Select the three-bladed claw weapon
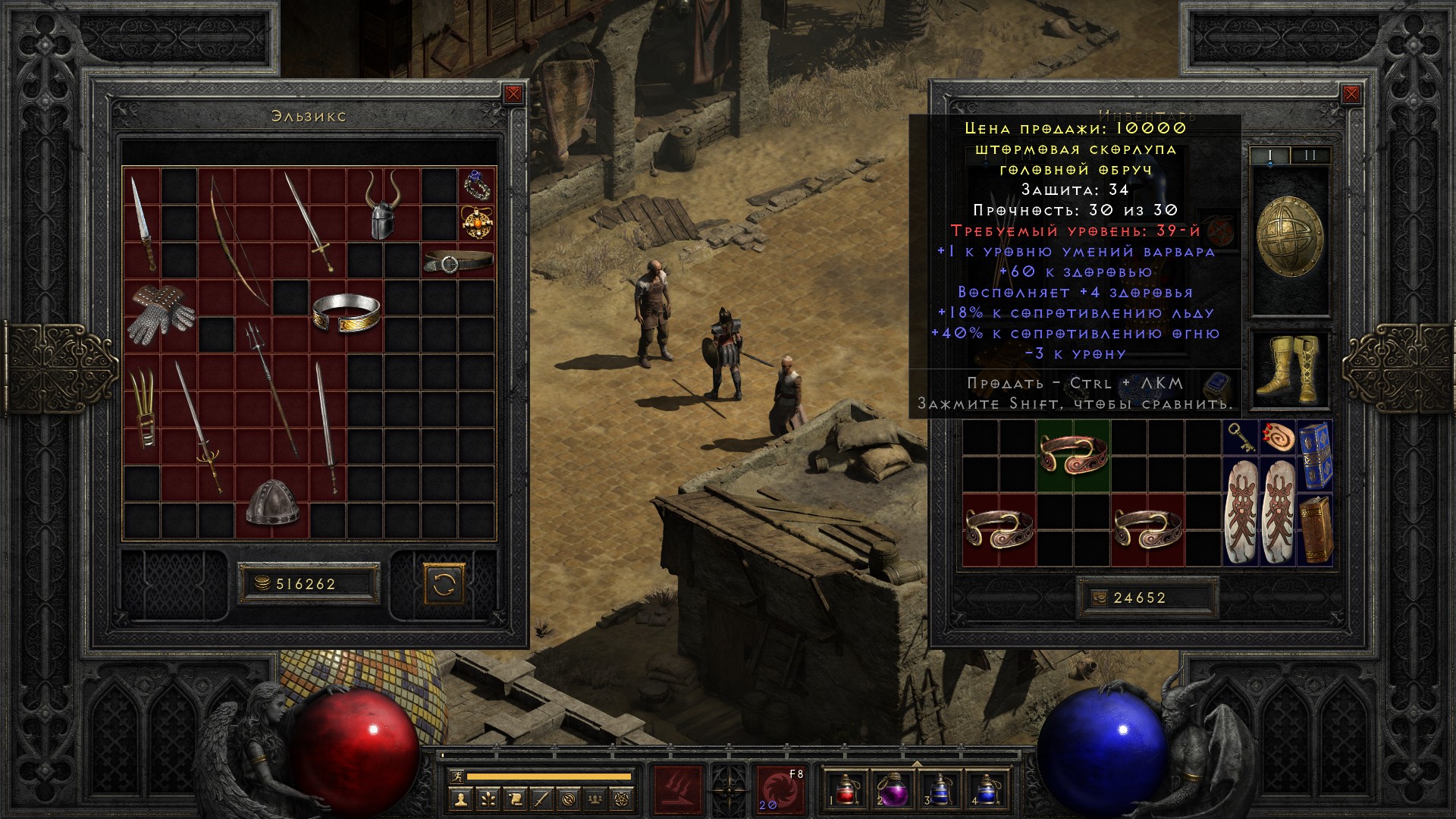Image resolution: width=1456 pixels, height=819 pixels. click(142, 406)
